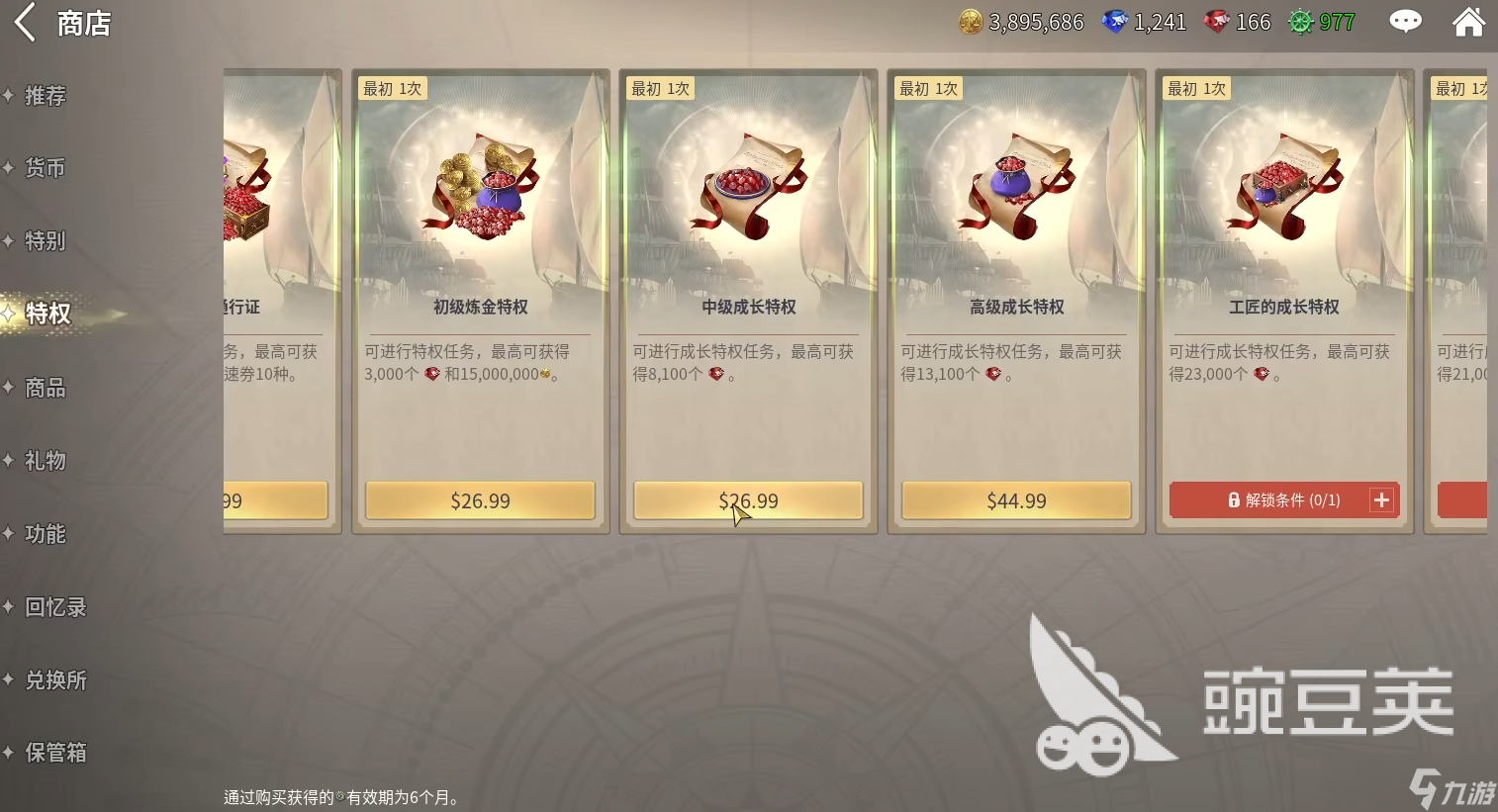The width and height of the screenshot is (1498, 812).
Task: Open the chat bubble icon
Action: [1405, 21]
